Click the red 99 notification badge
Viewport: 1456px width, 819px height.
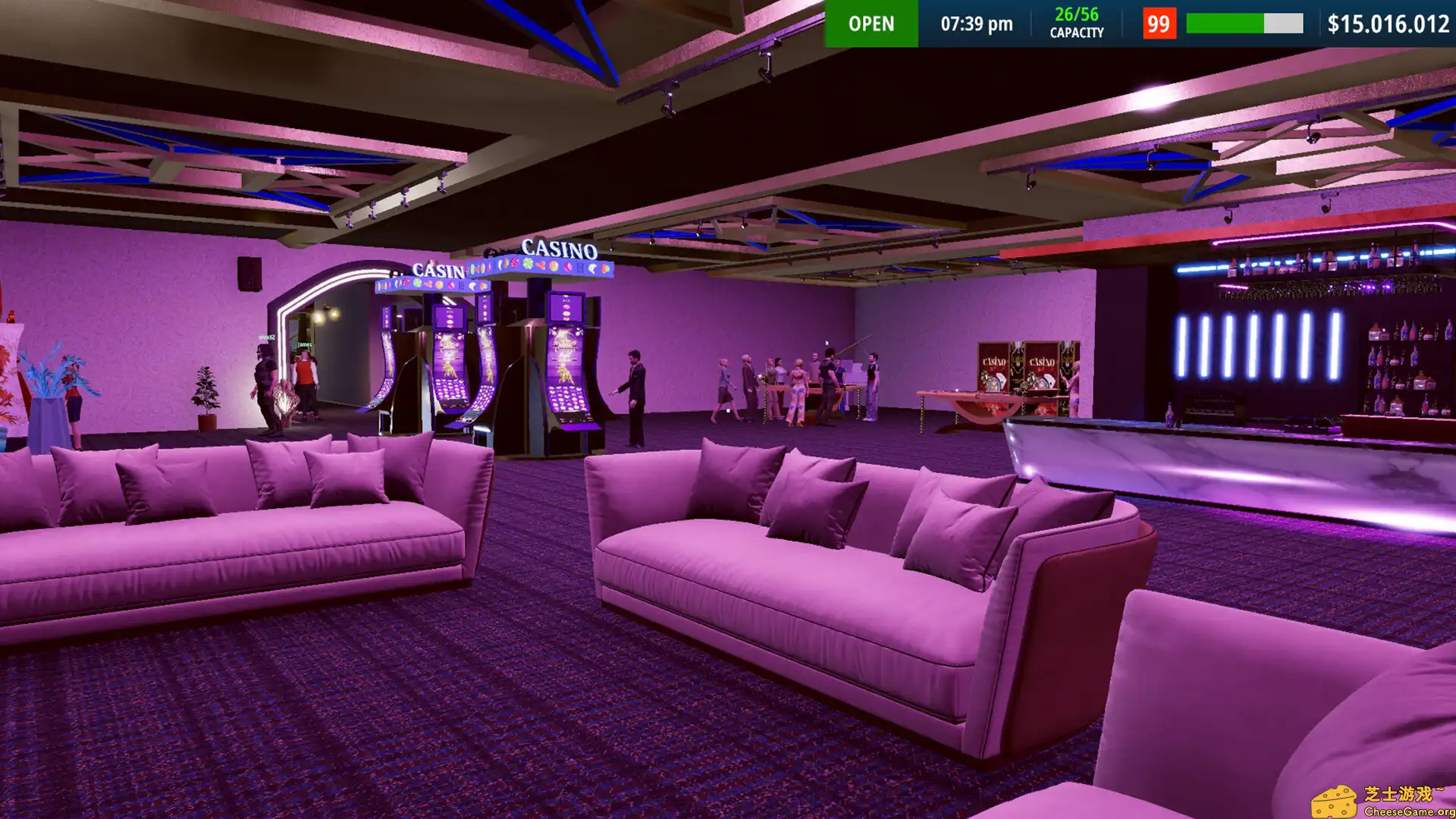[1159, 24]
